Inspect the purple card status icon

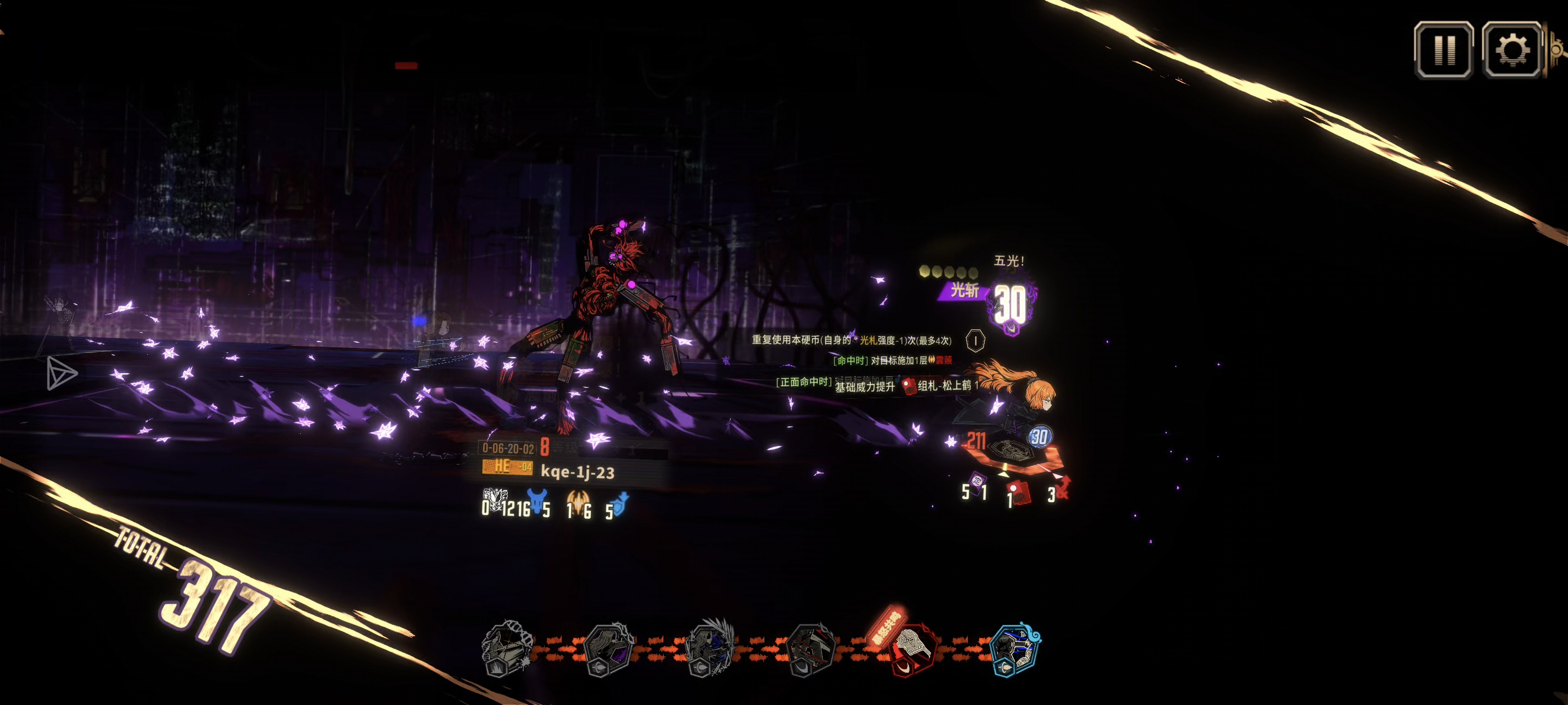tap(977, 484)
